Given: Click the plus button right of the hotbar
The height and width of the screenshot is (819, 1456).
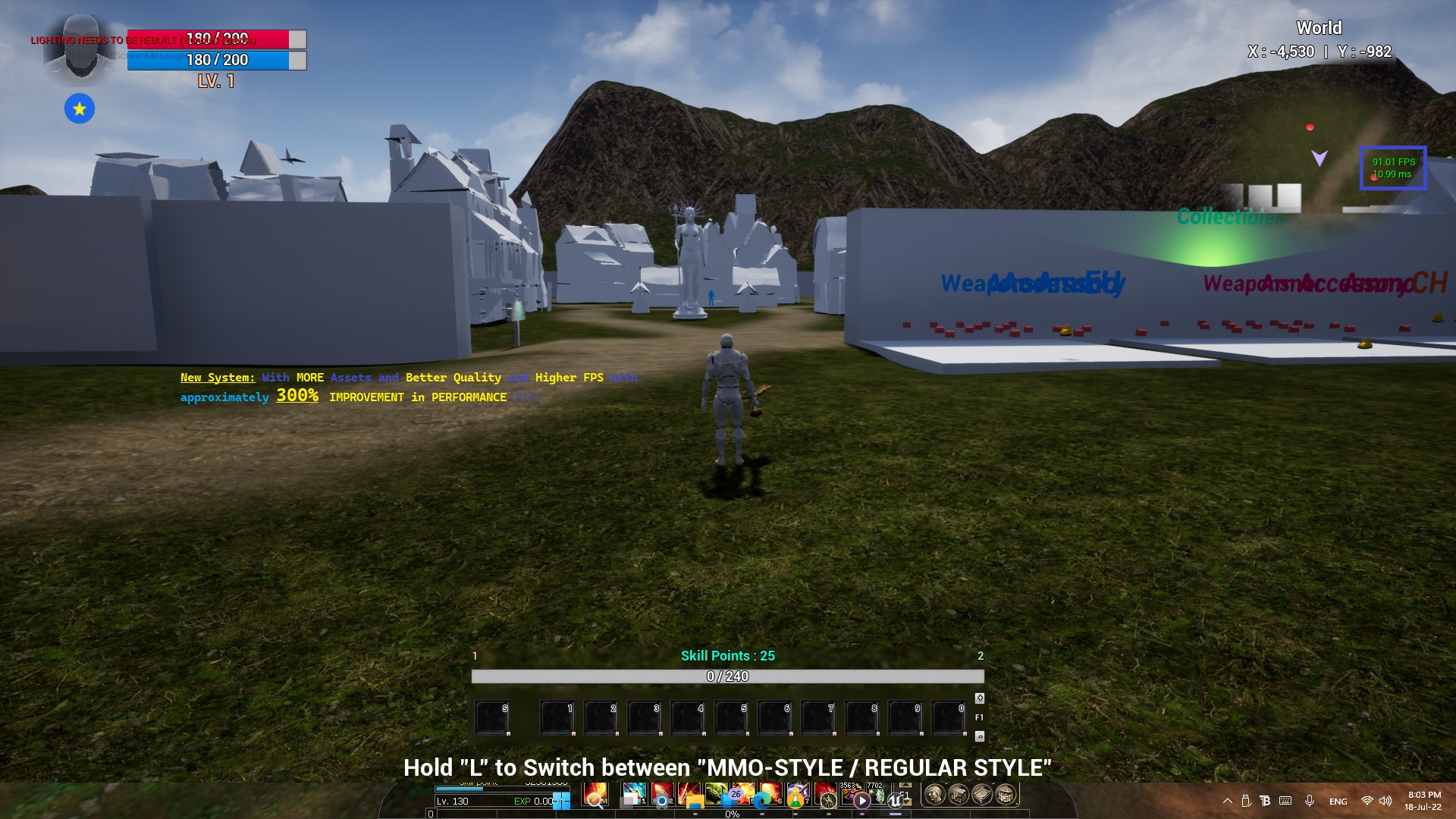Looking at the screenshot, I should (978, 697).
